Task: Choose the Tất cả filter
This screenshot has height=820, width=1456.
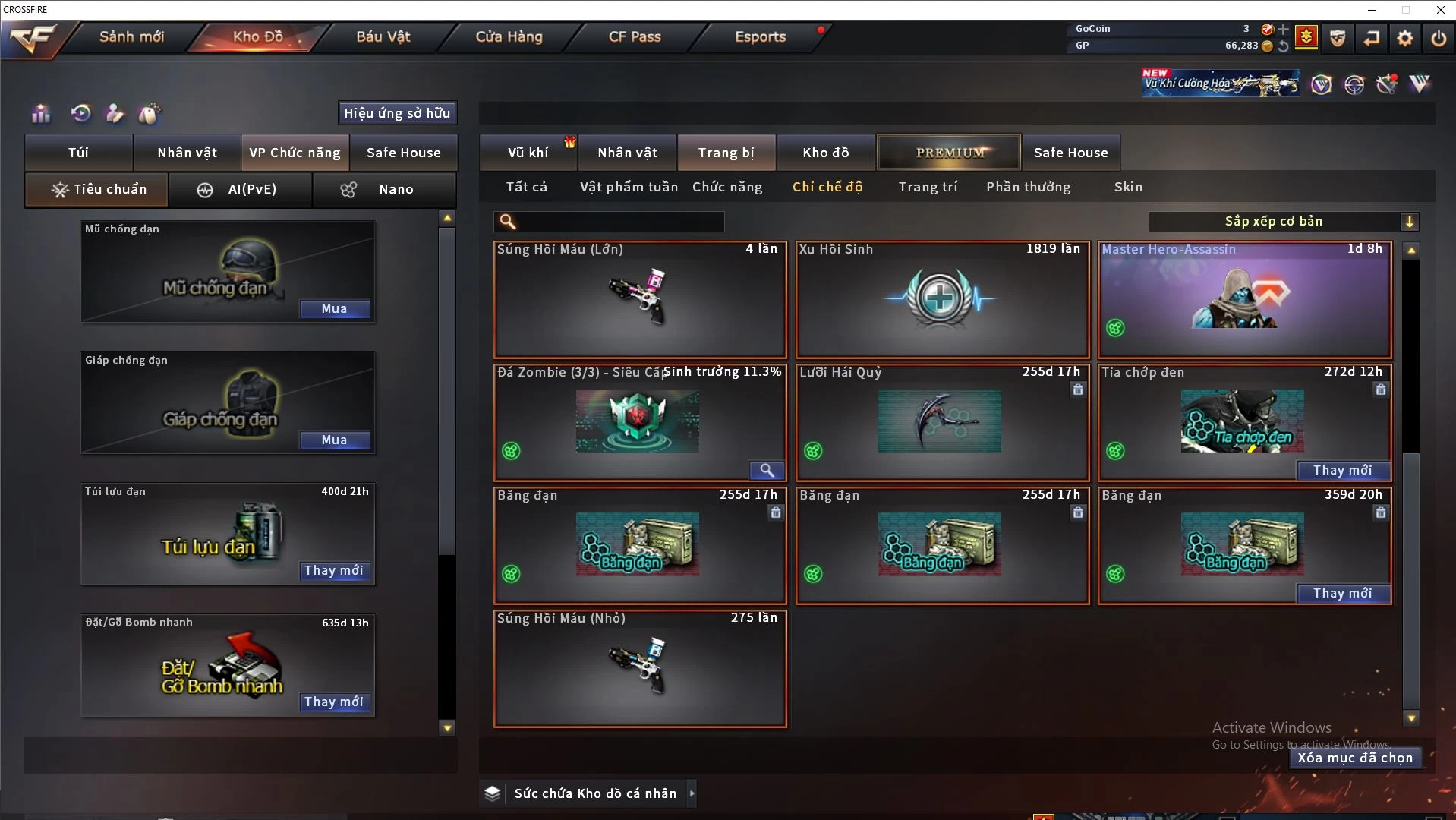Action: click(527, 187)
